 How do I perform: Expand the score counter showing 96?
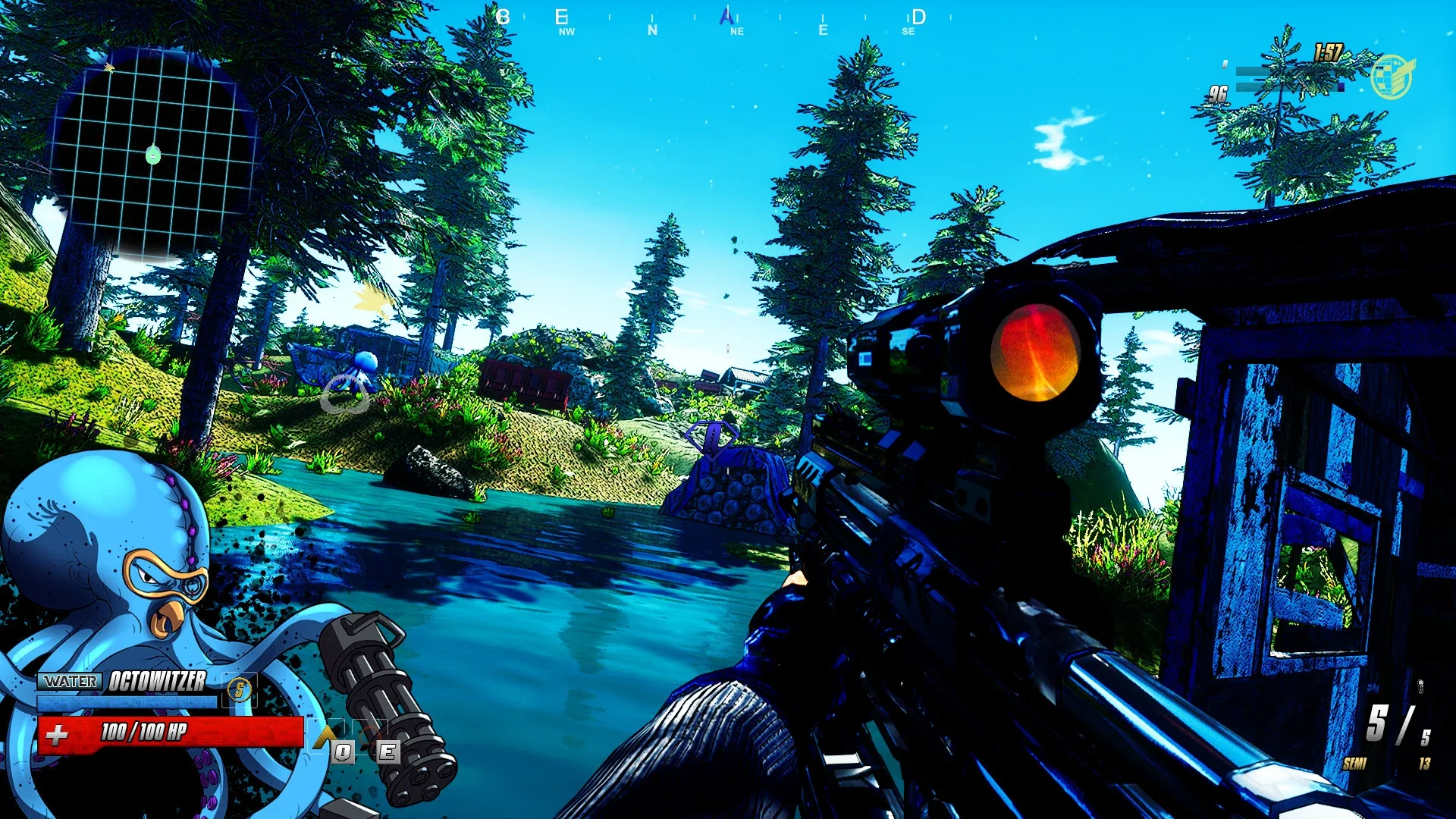pyautogui.click(x=1218, y=93)
